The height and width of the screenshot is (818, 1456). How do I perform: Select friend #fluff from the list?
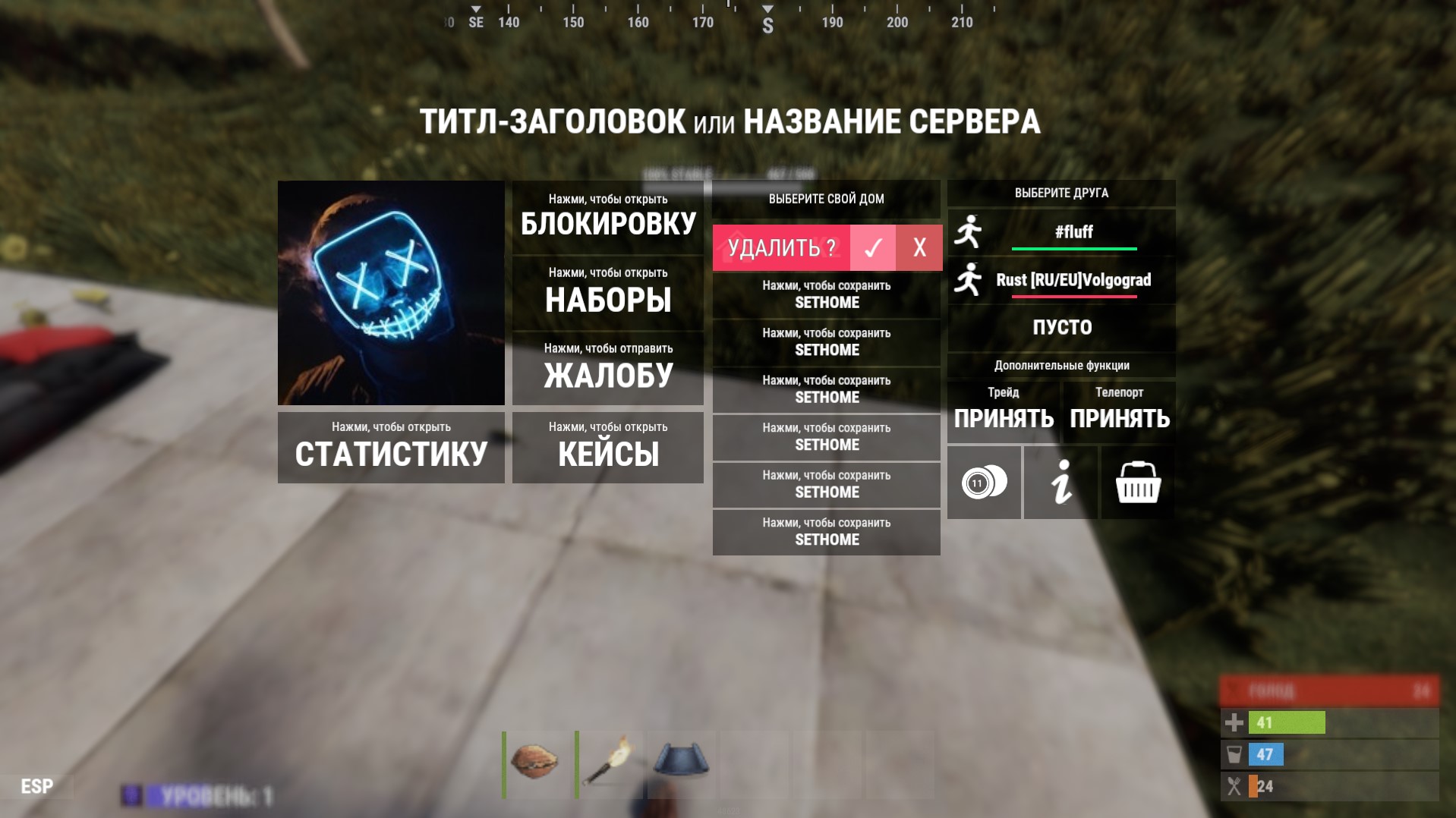pyautogui.click(x=1073, y=232)
